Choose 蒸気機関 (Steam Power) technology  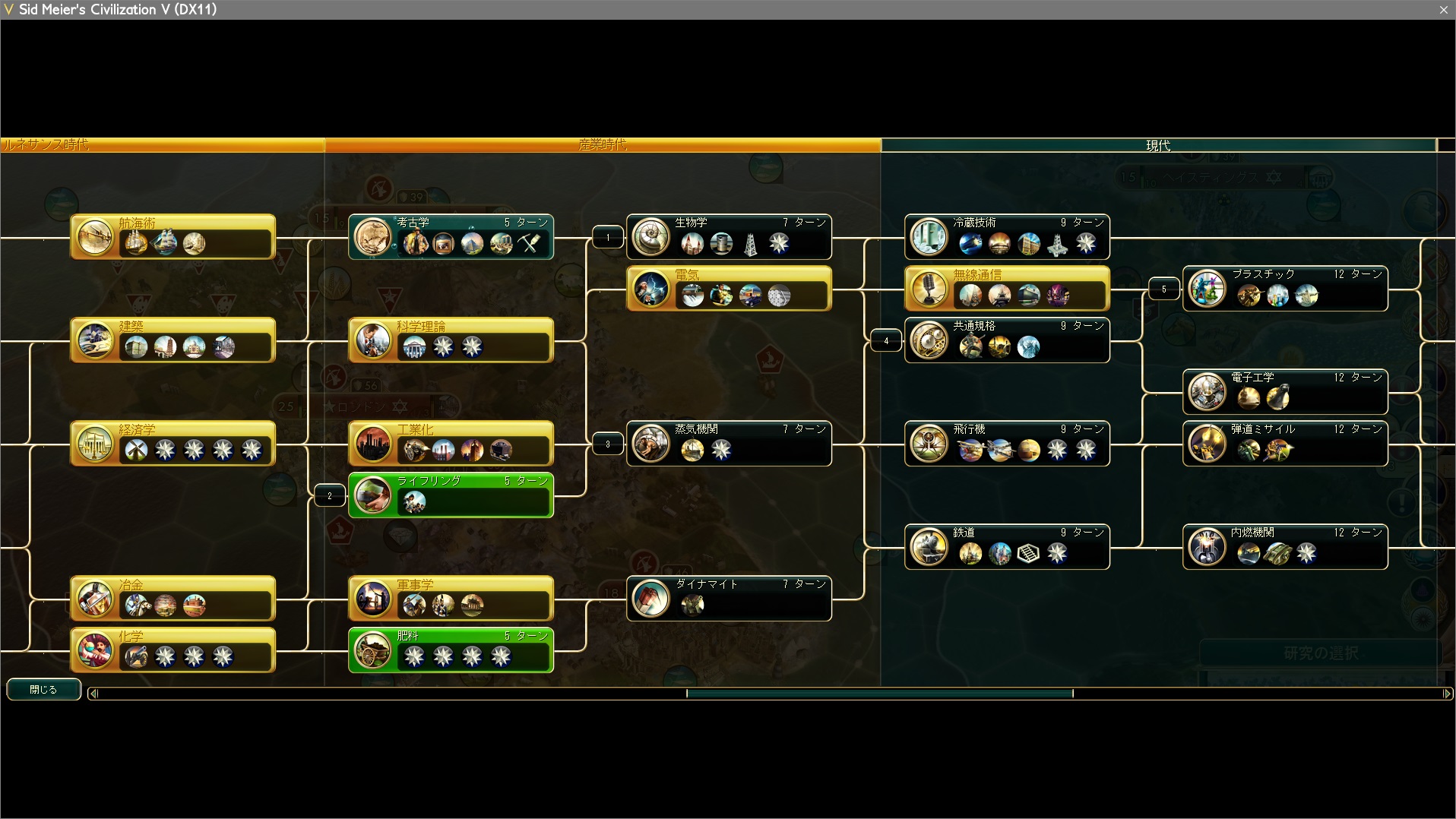[729, 444]
